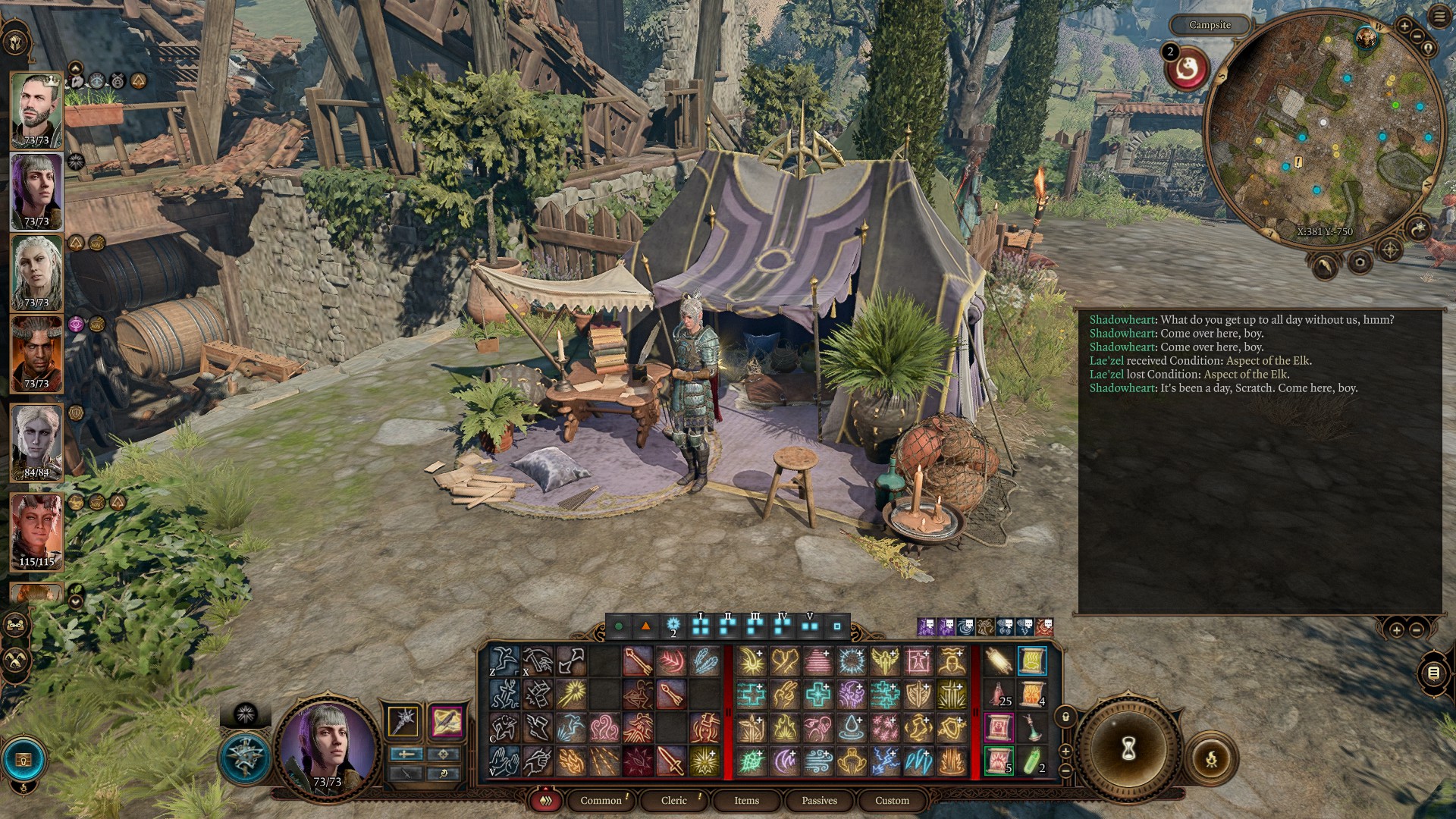Screen dimensions: 1456x819
Task: Click the minimap camera button
Action: point(1360,262)
